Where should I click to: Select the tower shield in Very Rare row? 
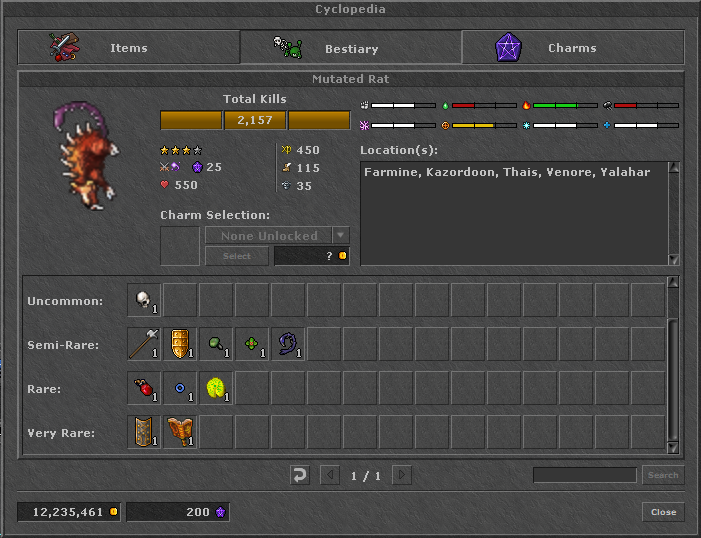[144, 433]
